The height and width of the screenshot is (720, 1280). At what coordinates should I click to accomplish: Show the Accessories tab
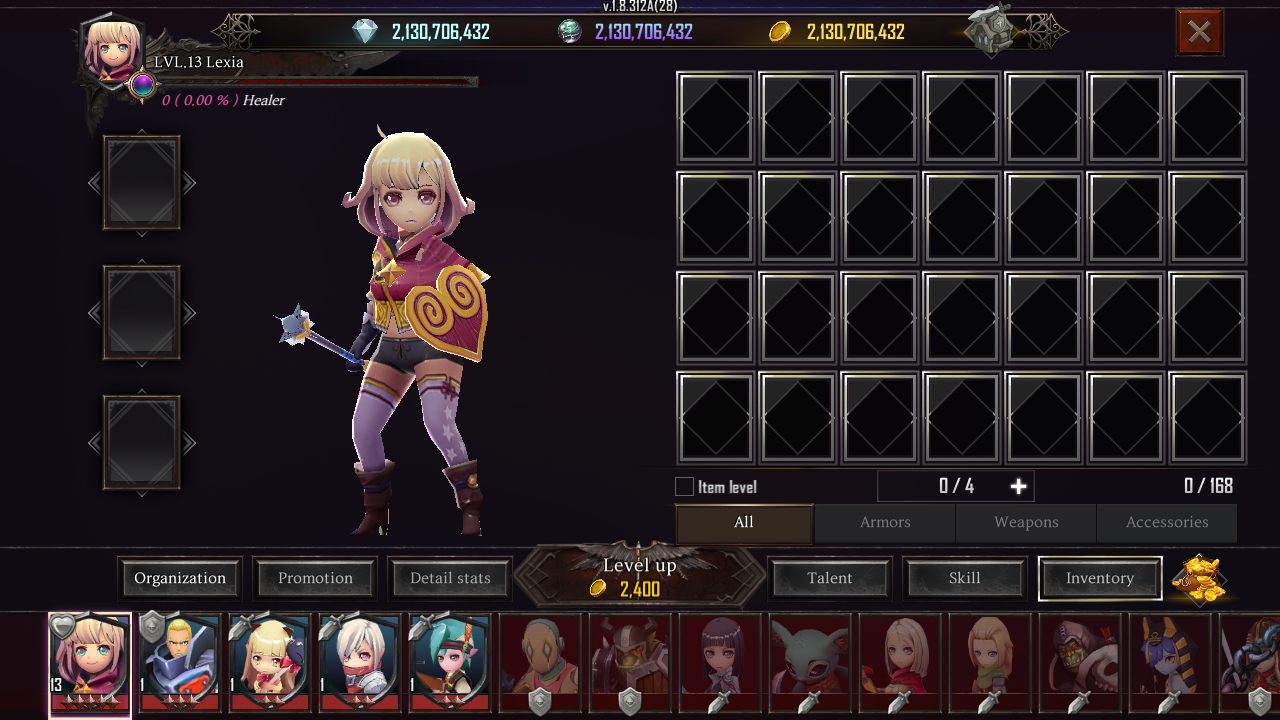point(1167,522)
